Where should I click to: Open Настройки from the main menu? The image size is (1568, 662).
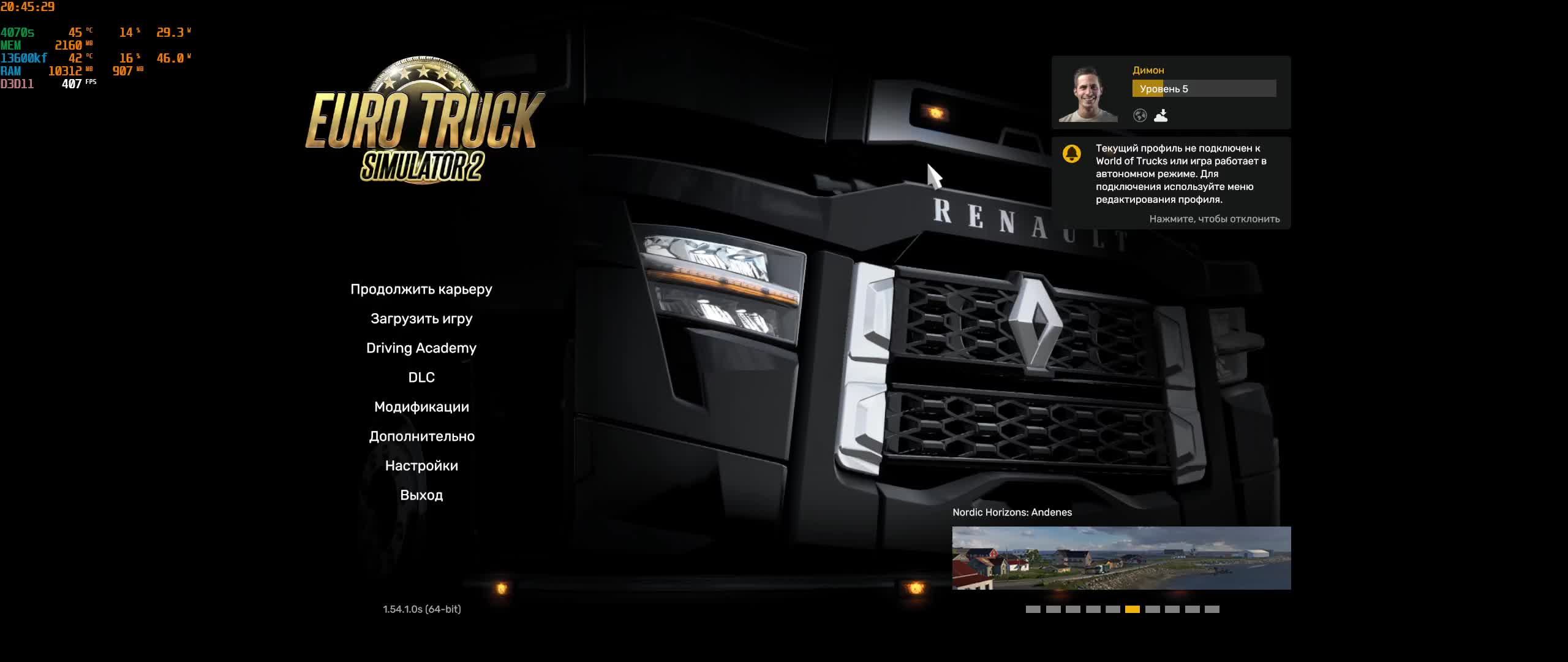421,465
